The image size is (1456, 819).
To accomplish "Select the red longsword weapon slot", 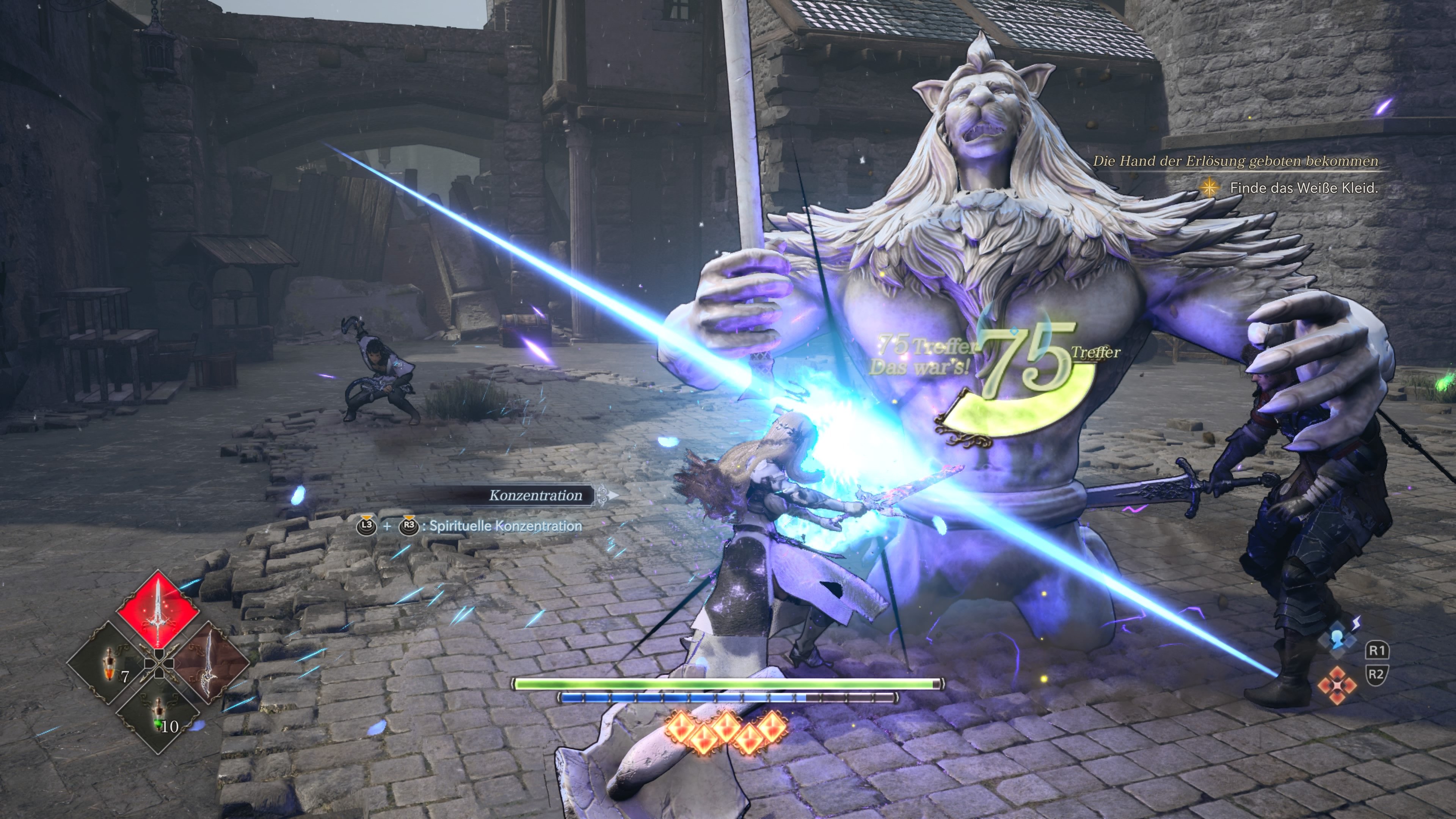I will tap(158, 611).
